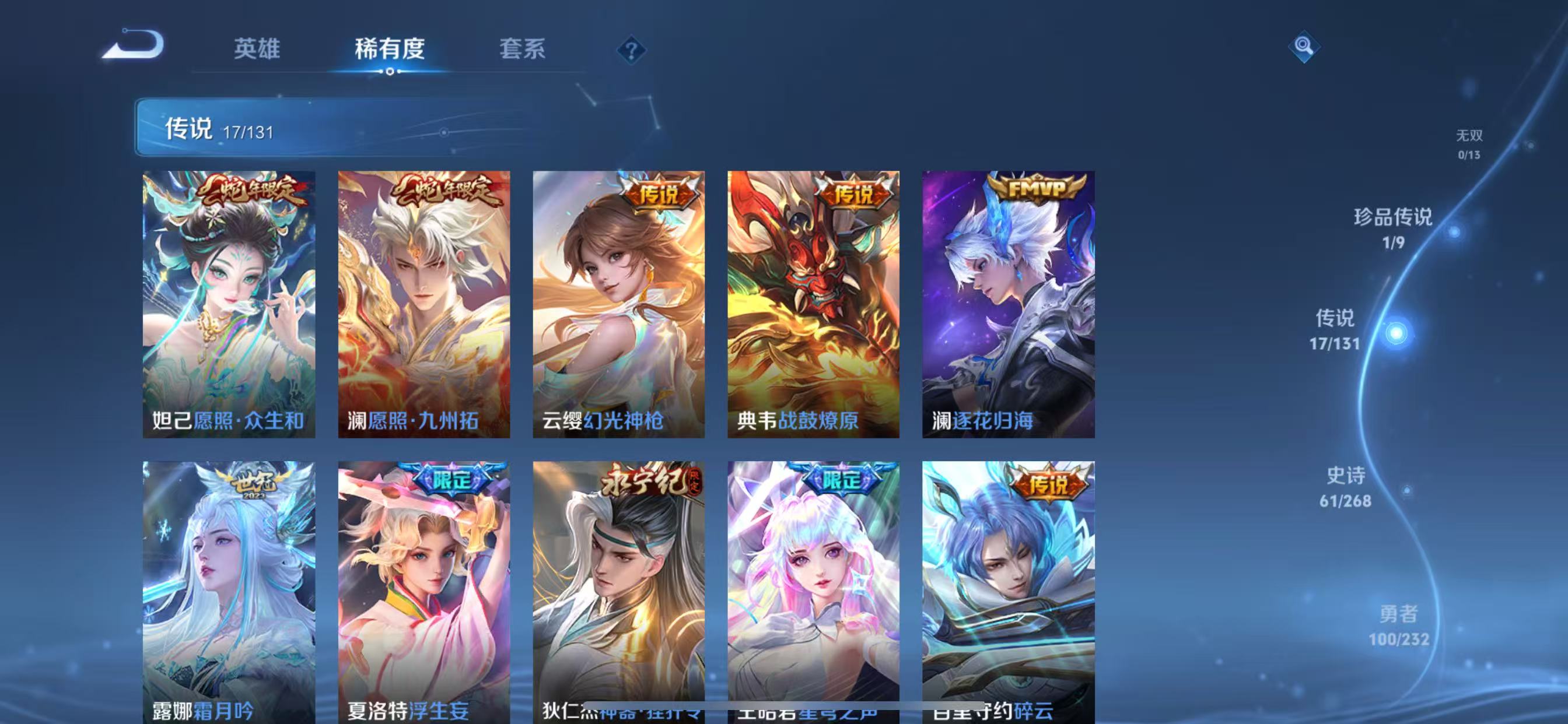Image resolution: width=1568 pixels, height=724 pixels.
Task: Select the 稀有度 tab
Action: tap(390, 48)
